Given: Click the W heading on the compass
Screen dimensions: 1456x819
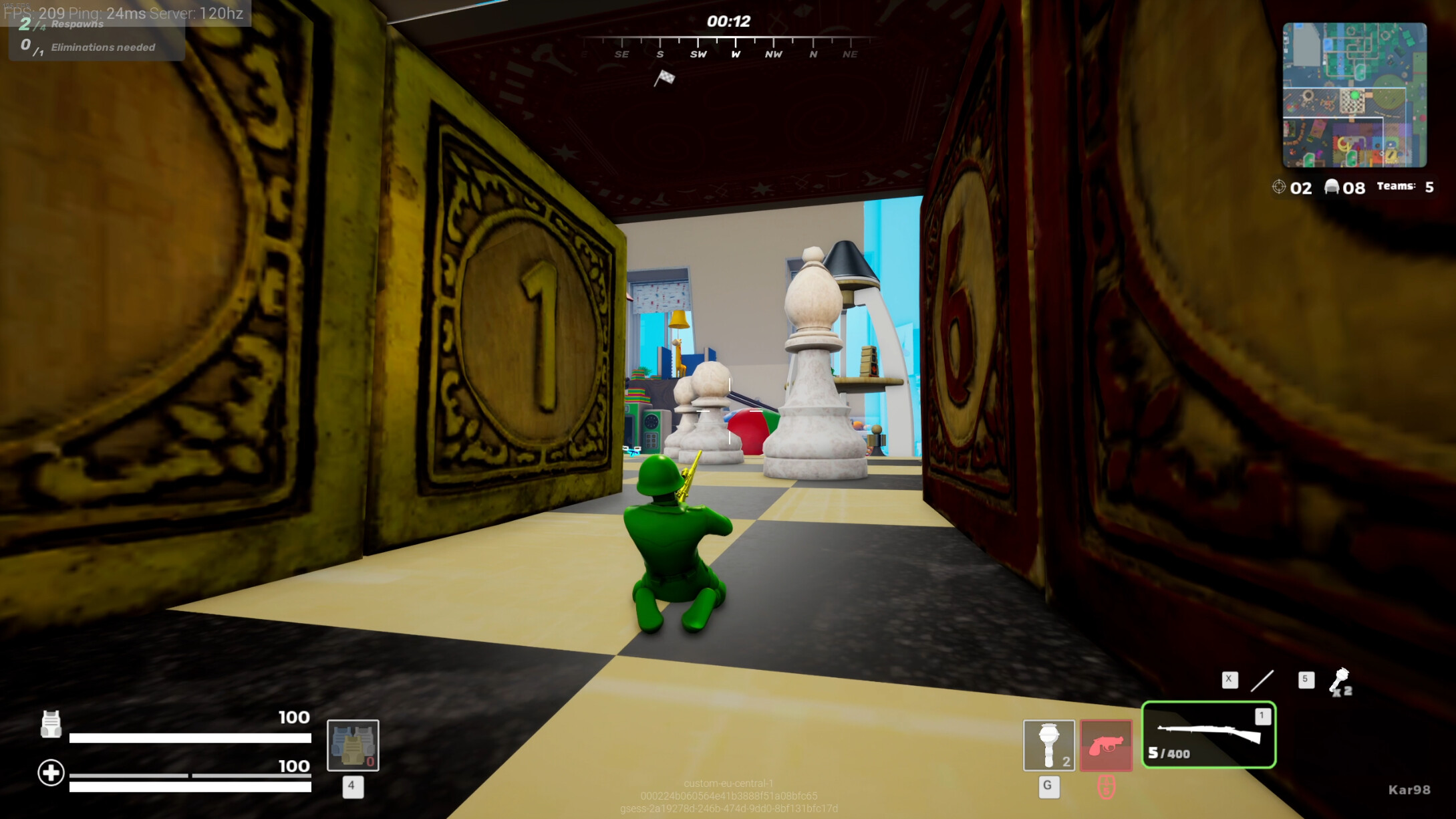Looking at the screenshot, I should pos(734,54).
